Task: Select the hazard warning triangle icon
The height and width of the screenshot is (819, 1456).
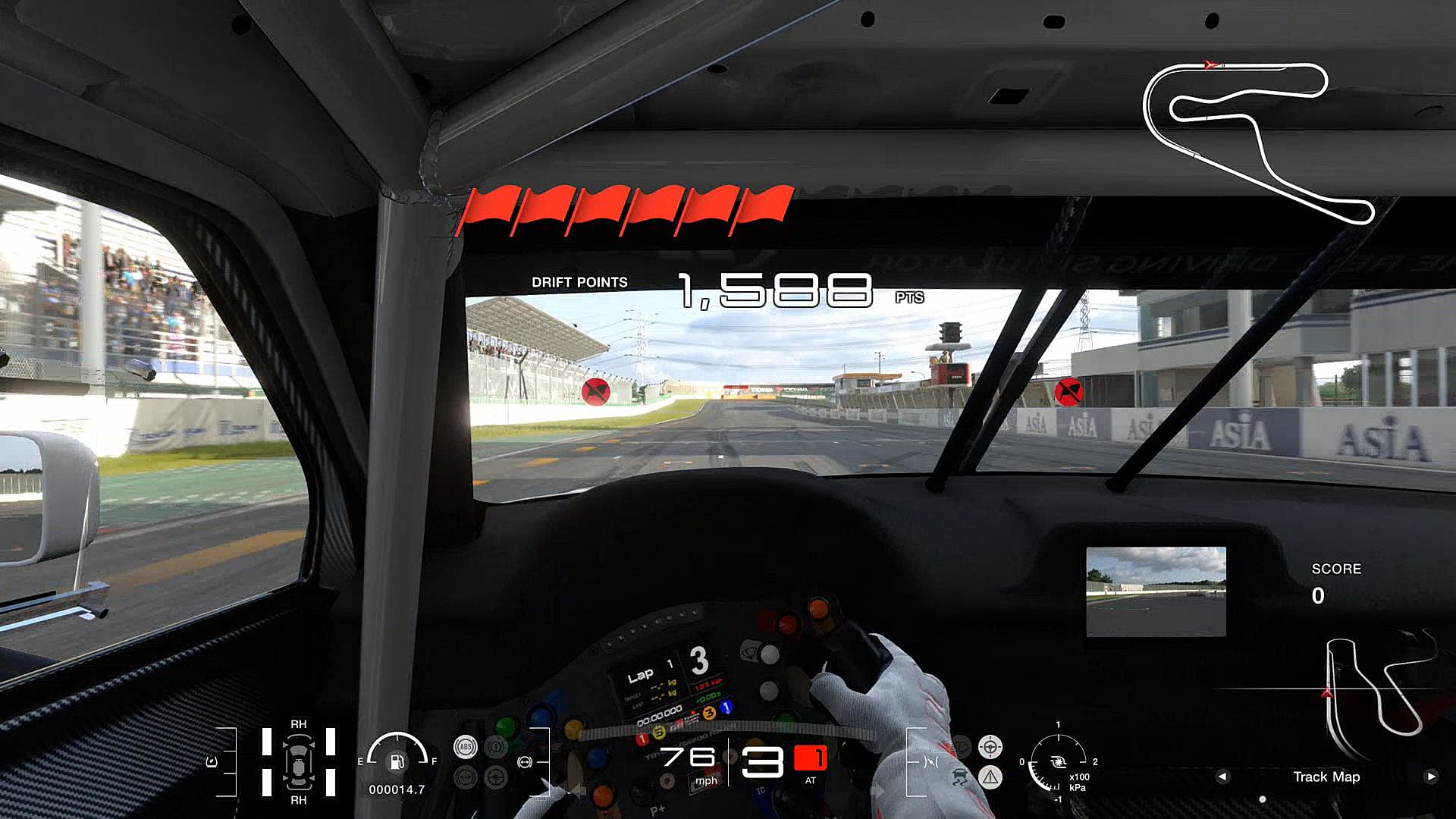Action: coord(991,778)
